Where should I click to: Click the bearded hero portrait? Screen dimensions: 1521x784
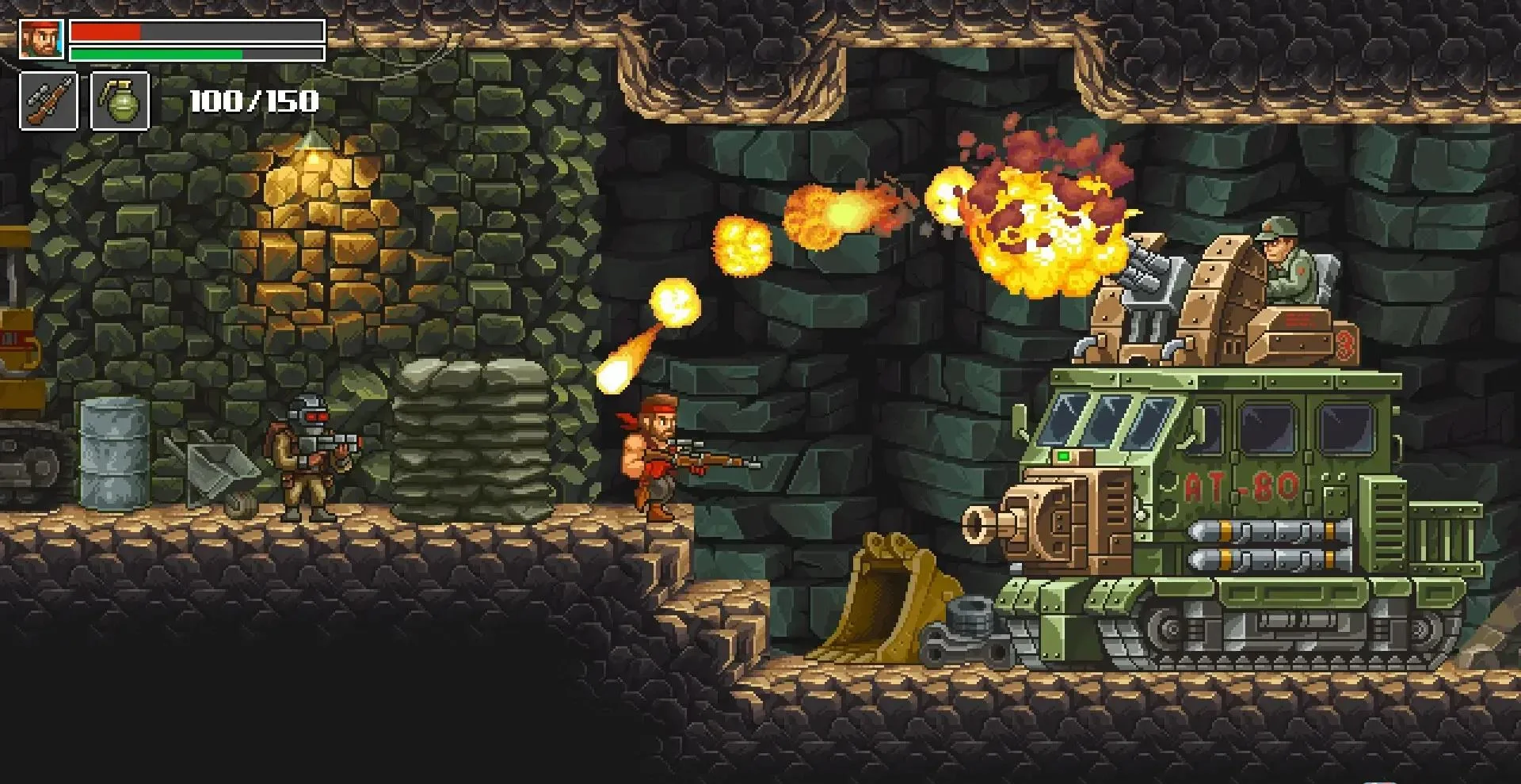[x=41, y=40]
